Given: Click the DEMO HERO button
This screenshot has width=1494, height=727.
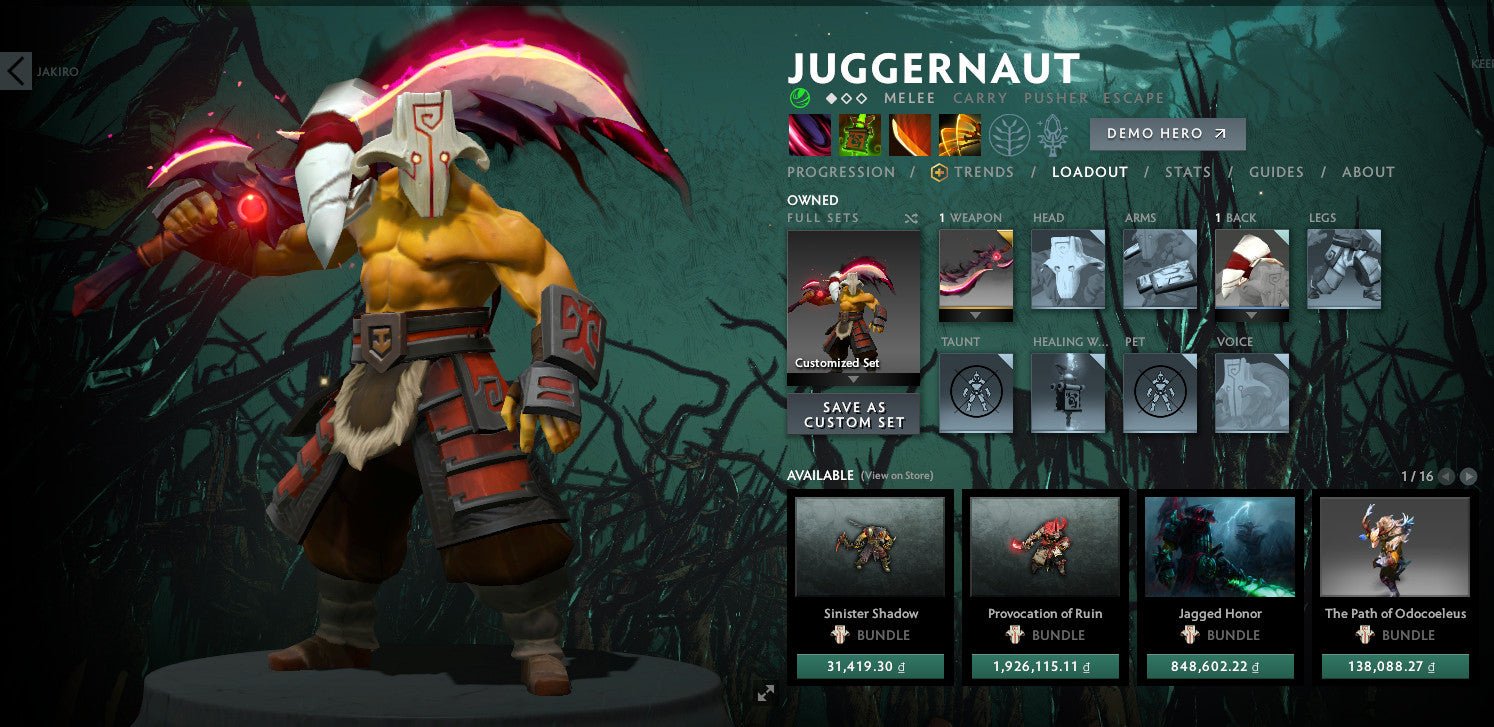Looking at the screenshot, I should point(1167,133).
